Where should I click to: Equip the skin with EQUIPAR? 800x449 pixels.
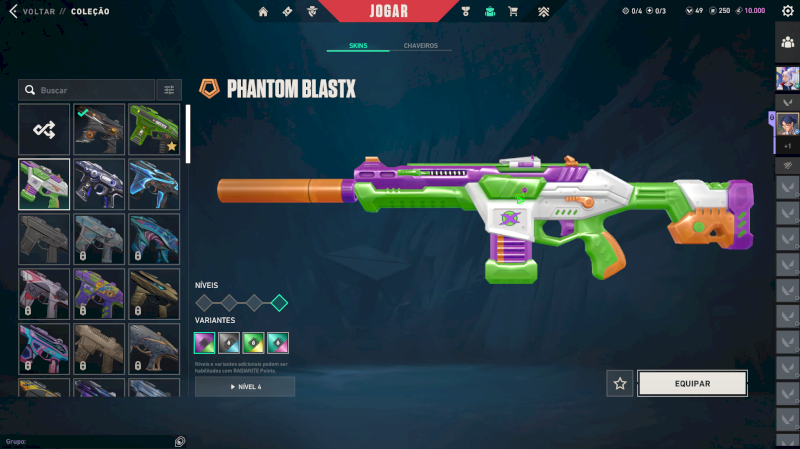[x=692, y=383]
